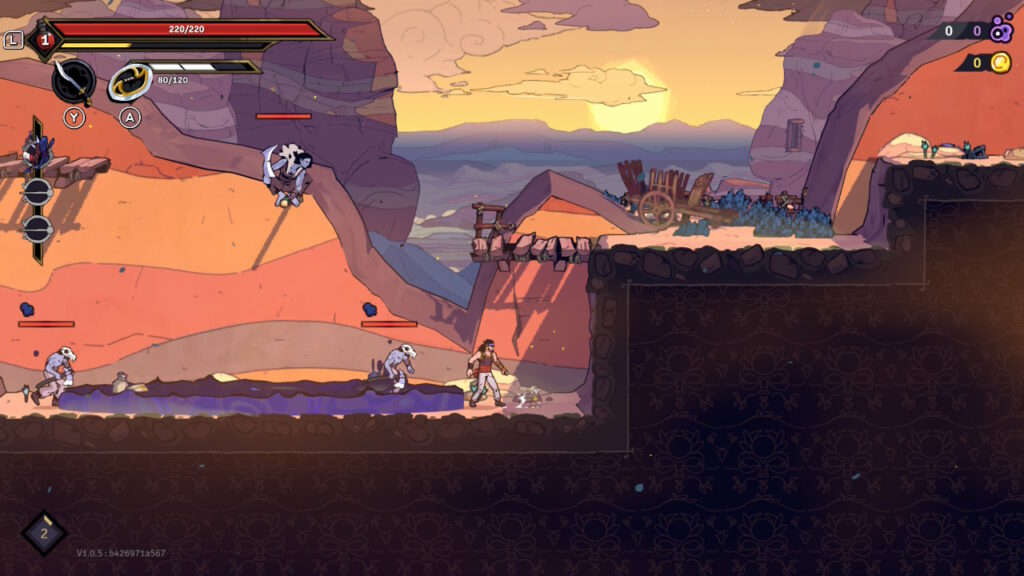The width and height of the screenshot is (1024, 576).
Task: Click the gold coin currency icon
Action: pos(1000,63)
